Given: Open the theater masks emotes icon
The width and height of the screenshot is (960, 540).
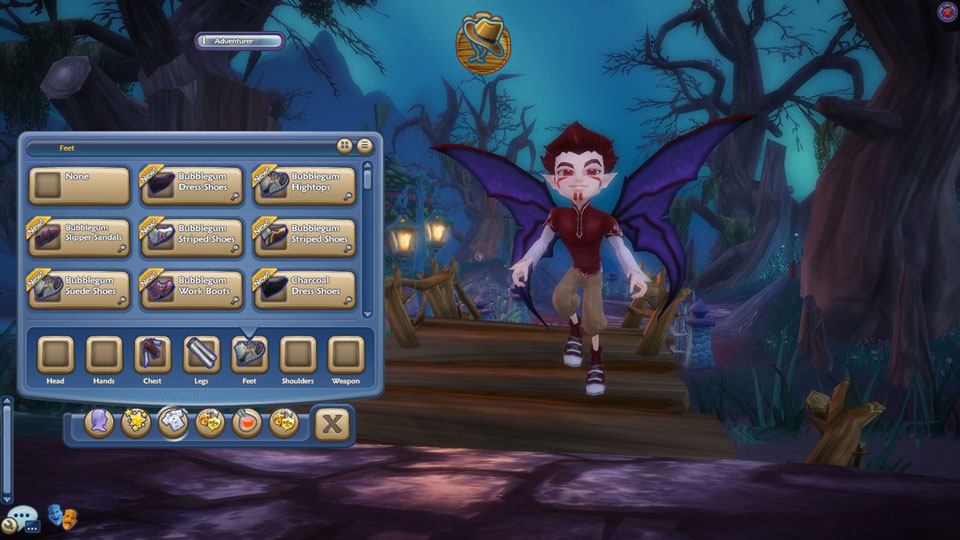Looking at the screenshot, I should point(63,518).
